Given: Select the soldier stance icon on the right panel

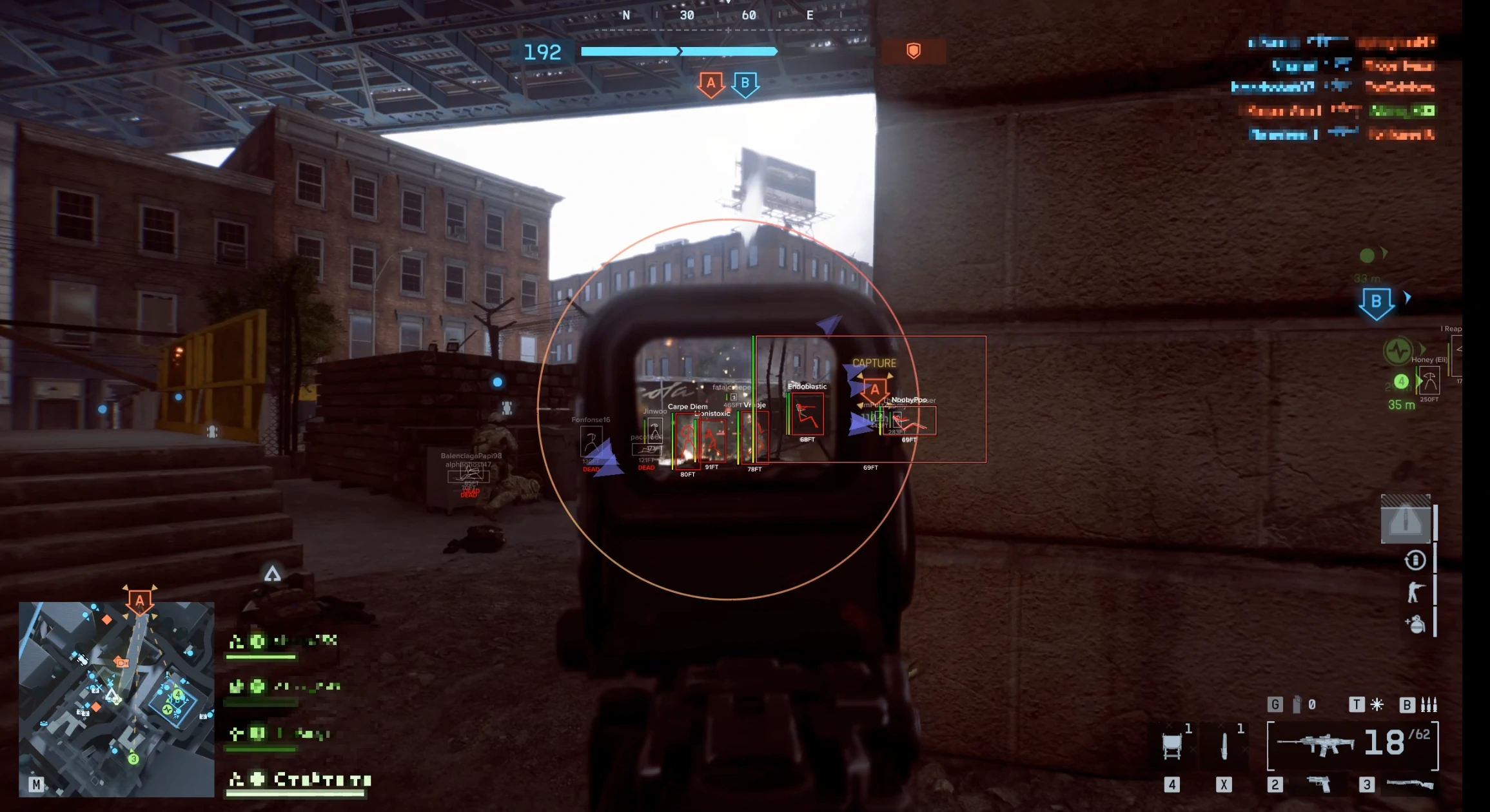Looking at the screenshot, I should pyautogui.click(x=1415, y=592).
